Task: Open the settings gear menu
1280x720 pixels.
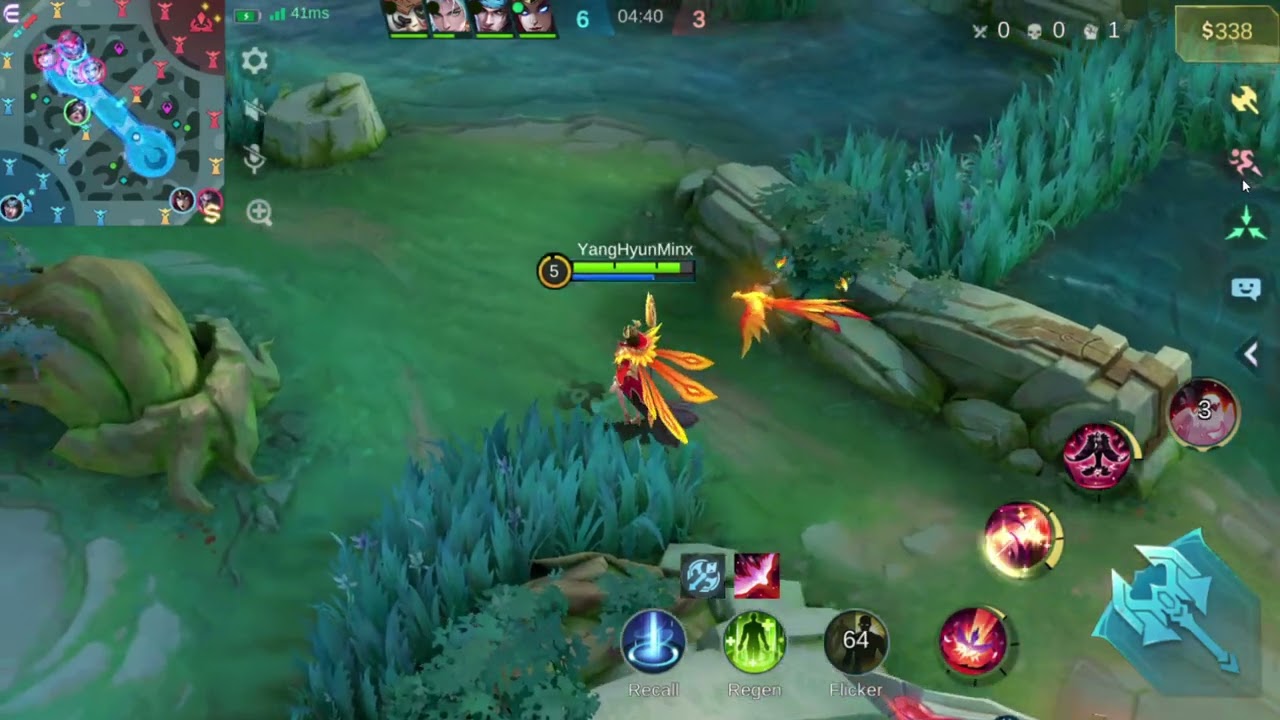Action: click(x=255, y=61)
